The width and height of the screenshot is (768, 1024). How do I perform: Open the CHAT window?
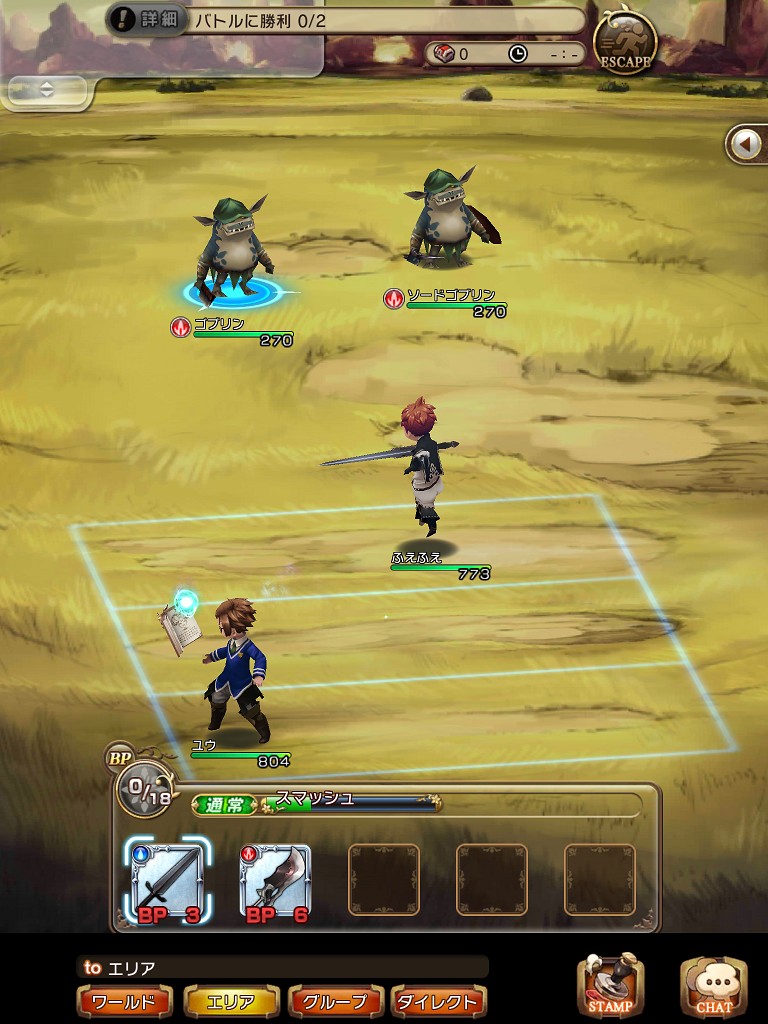[713, 986]
